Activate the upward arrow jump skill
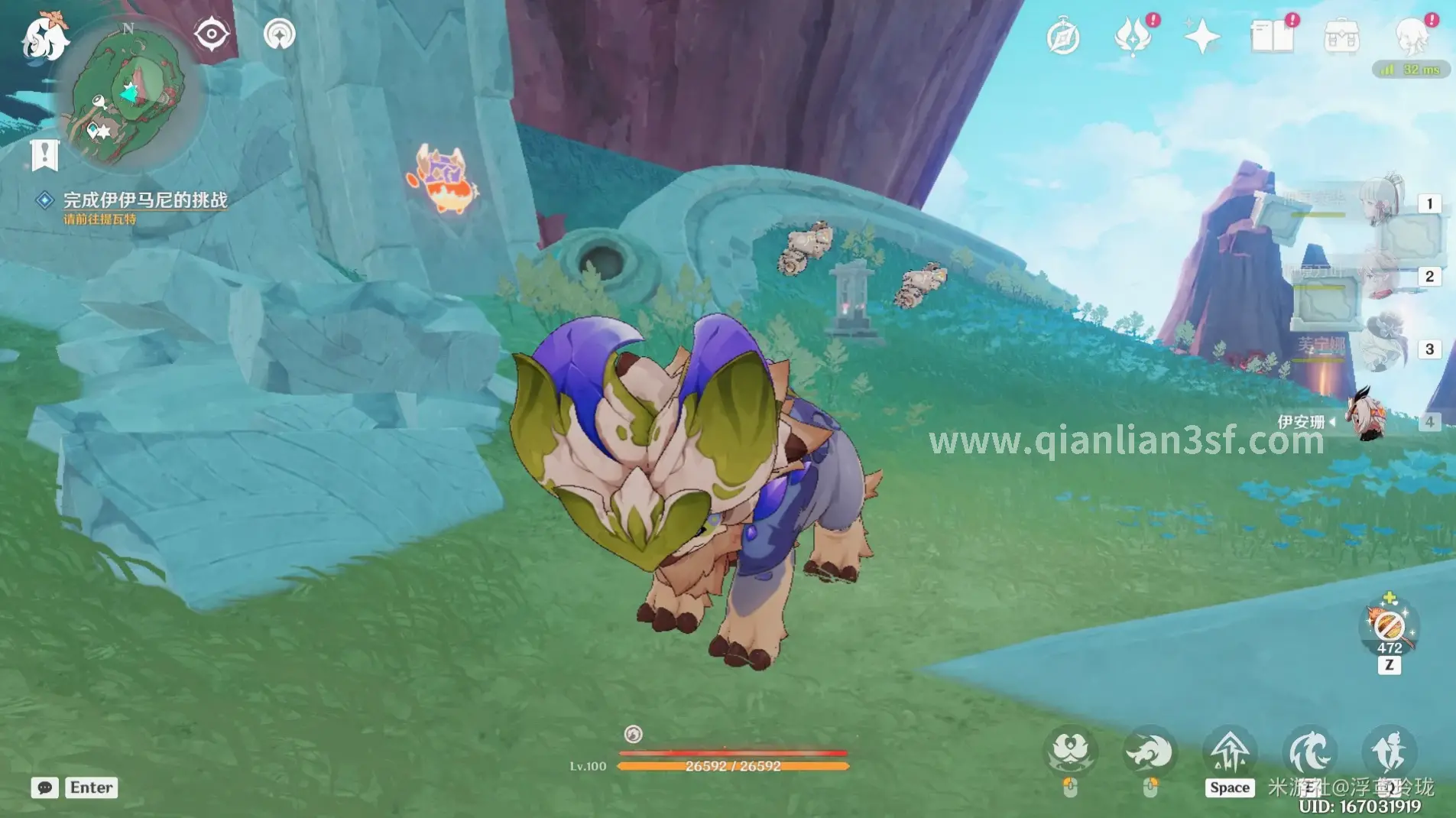Screen dimensions: 1456x818 coord(1229,752)
